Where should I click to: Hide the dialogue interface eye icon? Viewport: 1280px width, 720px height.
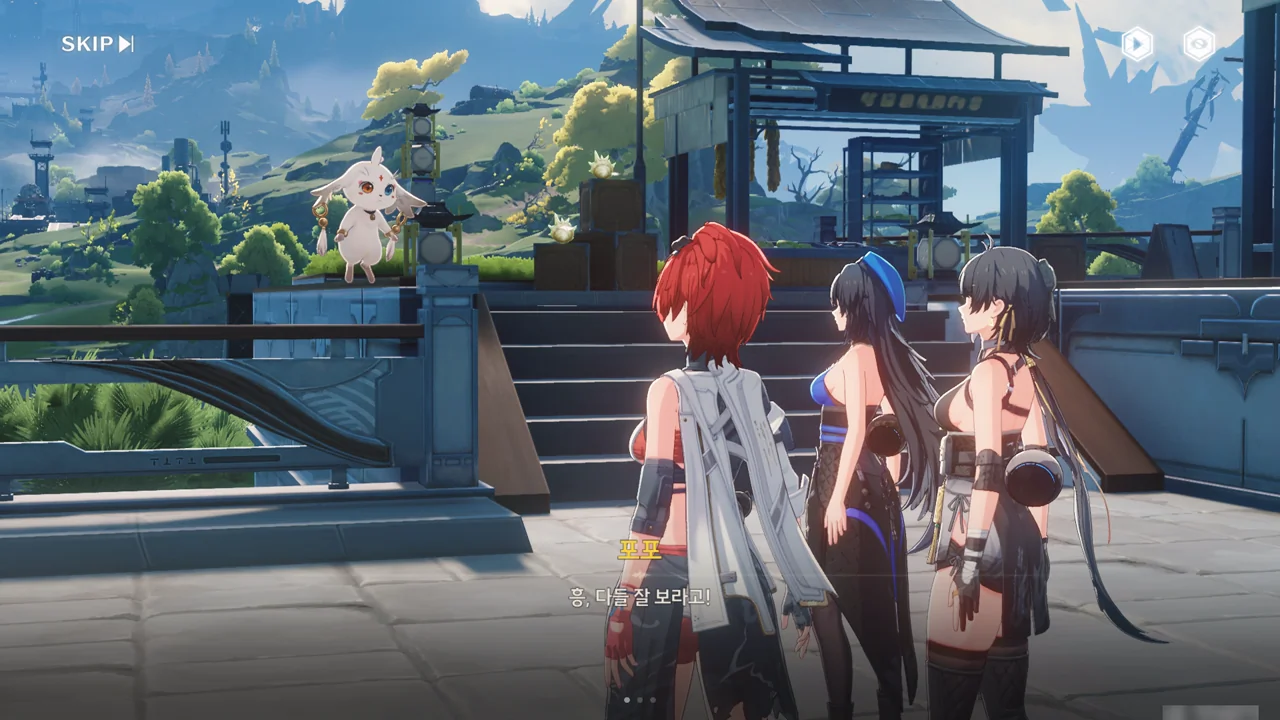click(1198, 44)
